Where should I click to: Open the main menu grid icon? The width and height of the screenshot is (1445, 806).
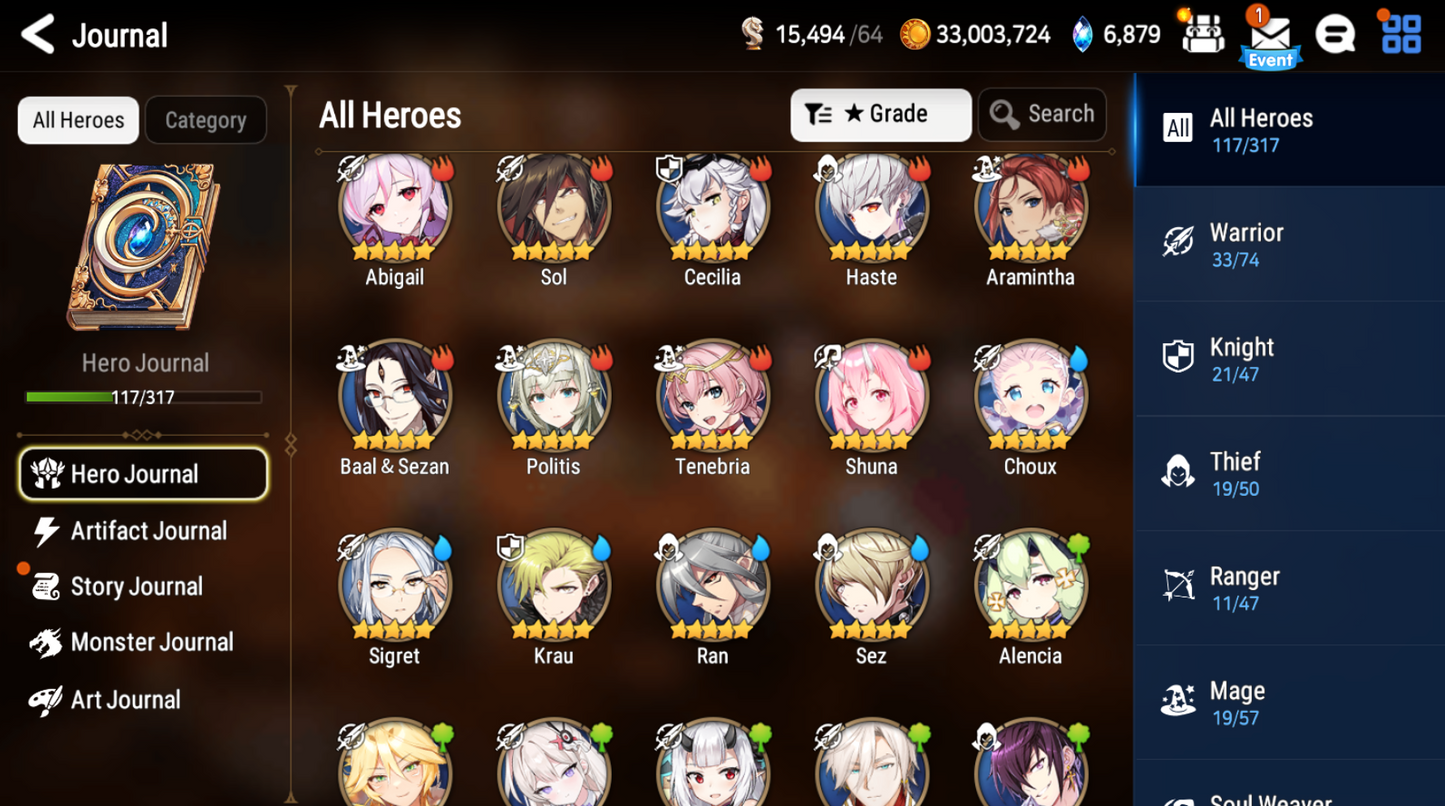1401,33
